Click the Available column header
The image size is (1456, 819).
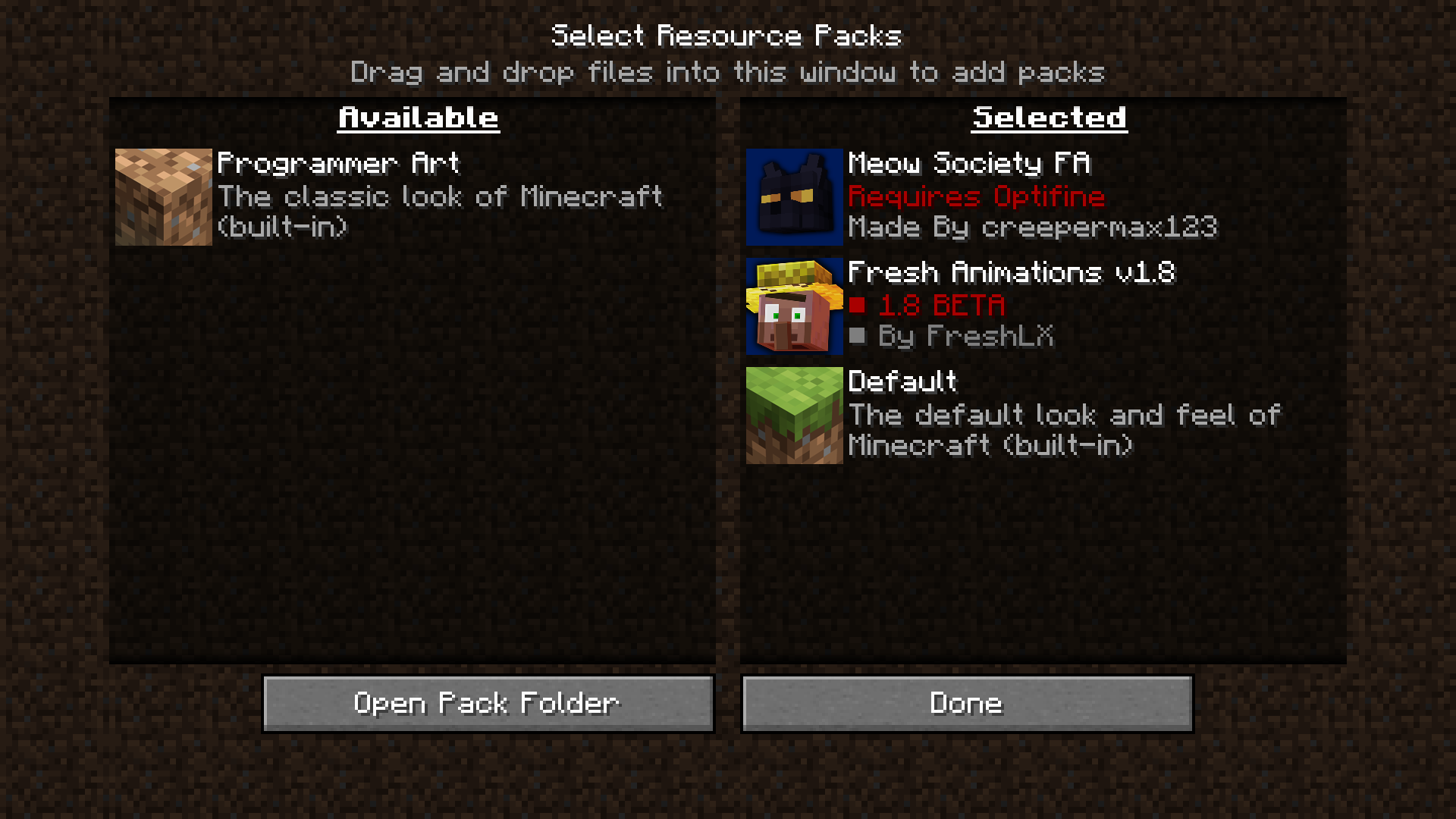coord(419,117)
